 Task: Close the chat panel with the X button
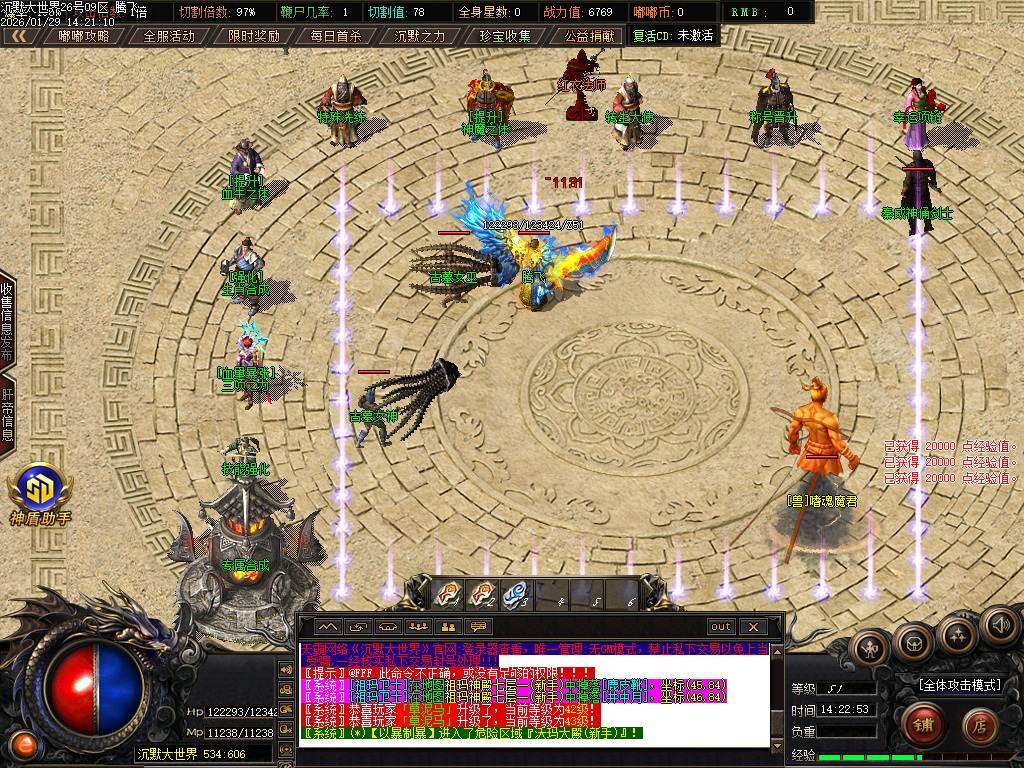tap(753, 627)
